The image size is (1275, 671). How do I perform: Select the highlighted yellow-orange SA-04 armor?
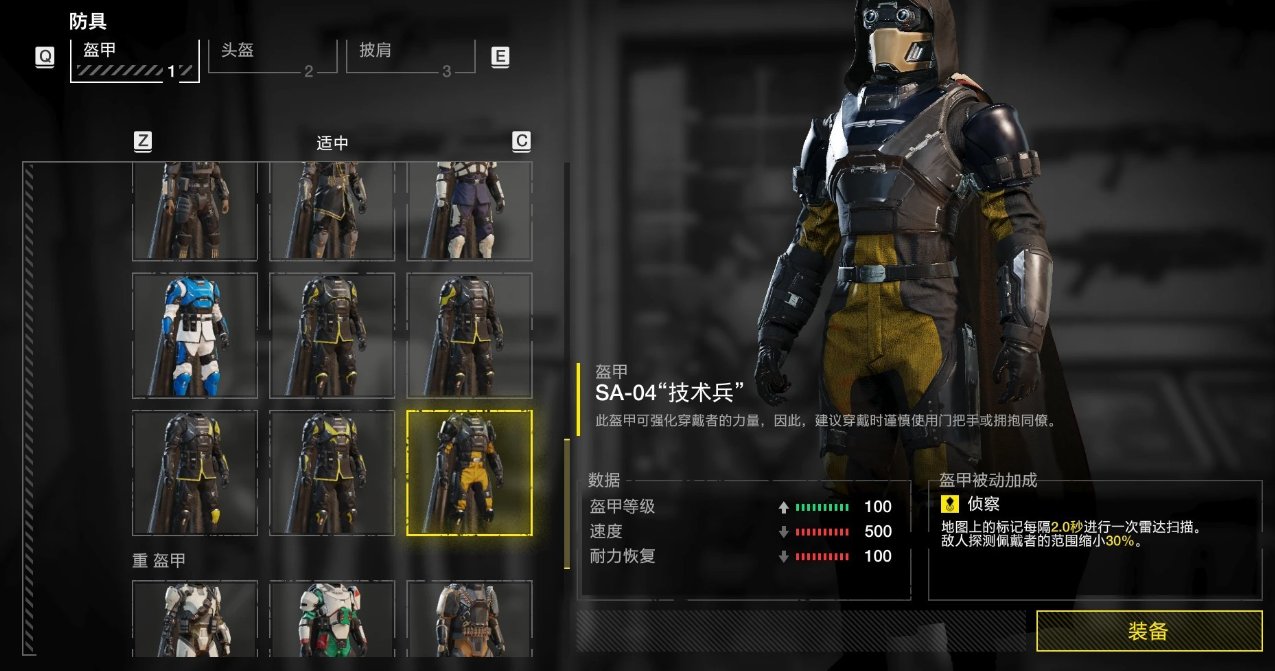click(x=469, y=473)
